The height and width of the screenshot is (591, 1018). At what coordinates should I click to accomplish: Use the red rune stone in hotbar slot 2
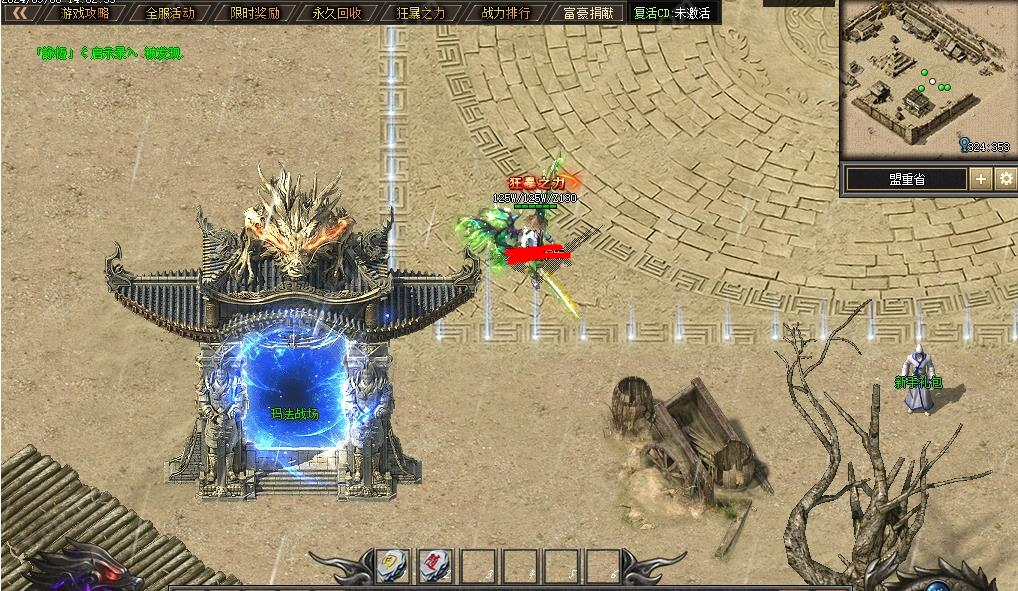pyautogui.click(x=434, y=565)
